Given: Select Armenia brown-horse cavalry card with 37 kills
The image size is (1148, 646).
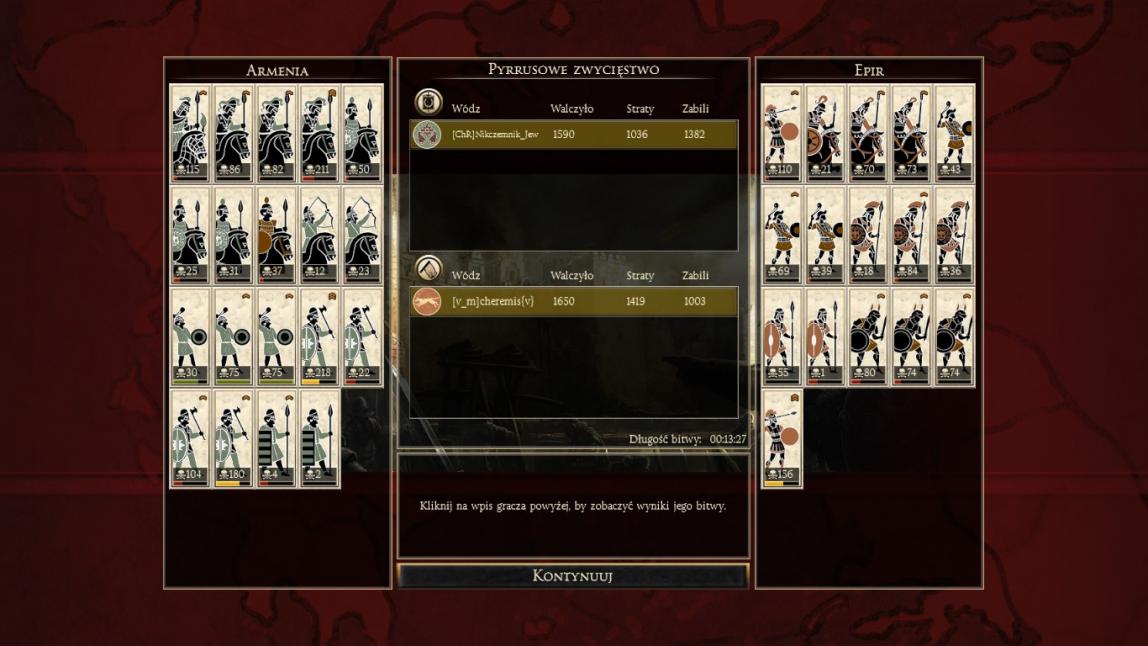Looking at the screenshot, I should point(275,235).
